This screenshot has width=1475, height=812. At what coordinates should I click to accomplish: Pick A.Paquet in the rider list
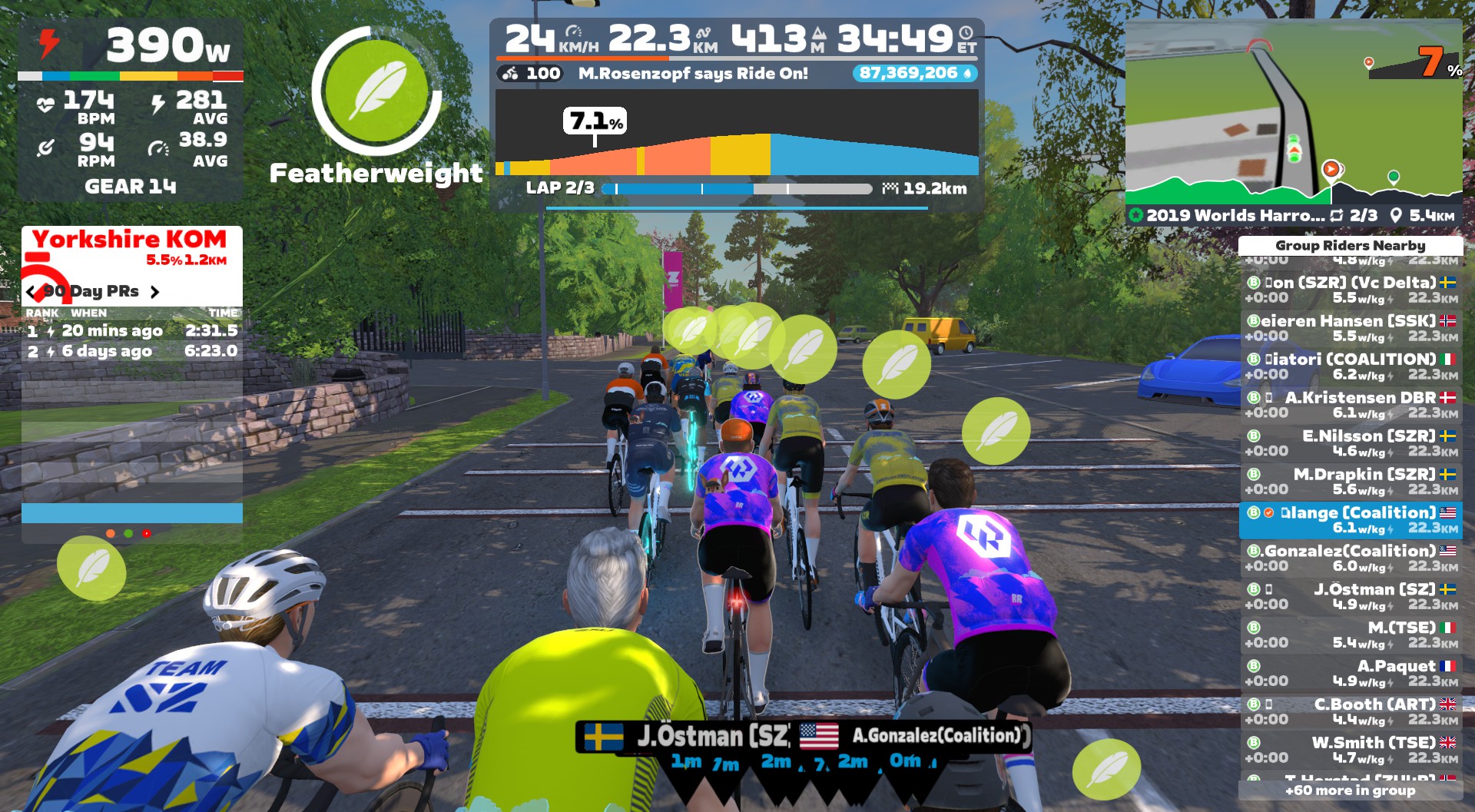coord(1351,673)
